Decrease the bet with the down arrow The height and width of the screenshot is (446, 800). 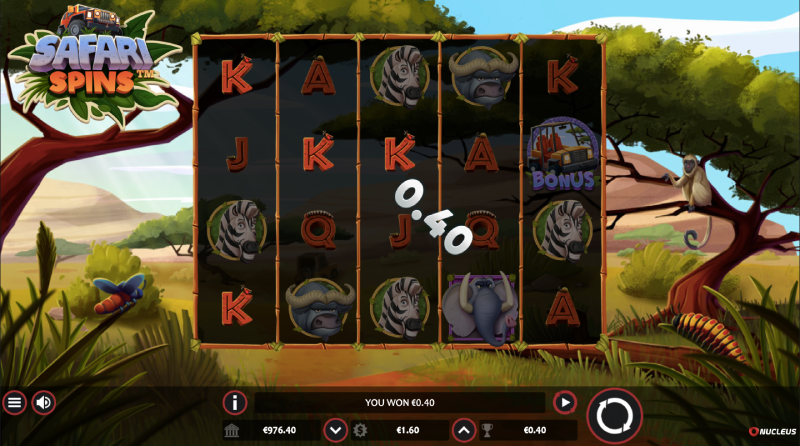pyautogui.click(x=336, y=431)
